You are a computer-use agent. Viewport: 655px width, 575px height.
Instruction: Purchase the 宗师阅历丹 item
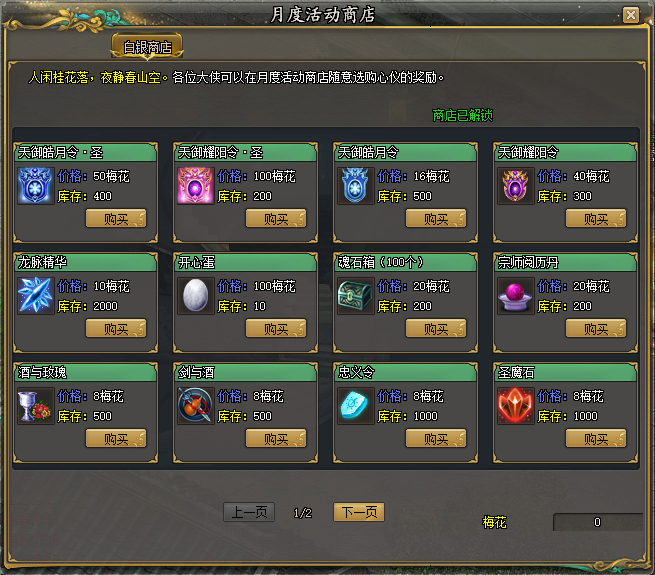[x=596, y=329]
